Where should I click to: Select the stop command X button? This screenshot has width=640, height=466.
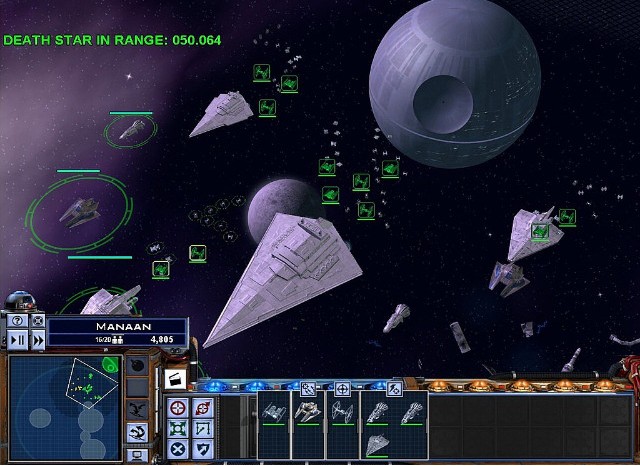[177, 447]
